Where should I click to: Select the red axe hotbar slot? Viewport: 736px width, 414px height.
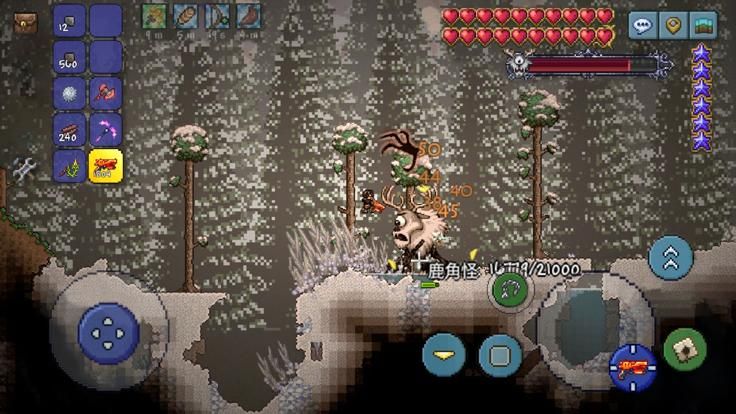[x=105, y=93]
